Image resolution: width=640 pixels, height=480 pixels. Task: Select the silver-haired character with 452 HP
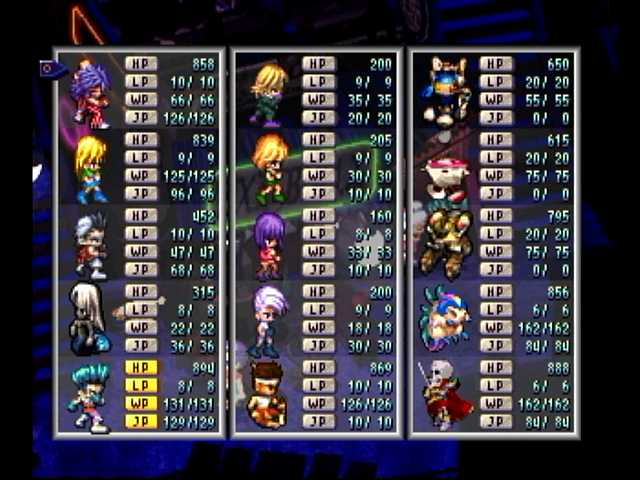(x=91, y=243)
